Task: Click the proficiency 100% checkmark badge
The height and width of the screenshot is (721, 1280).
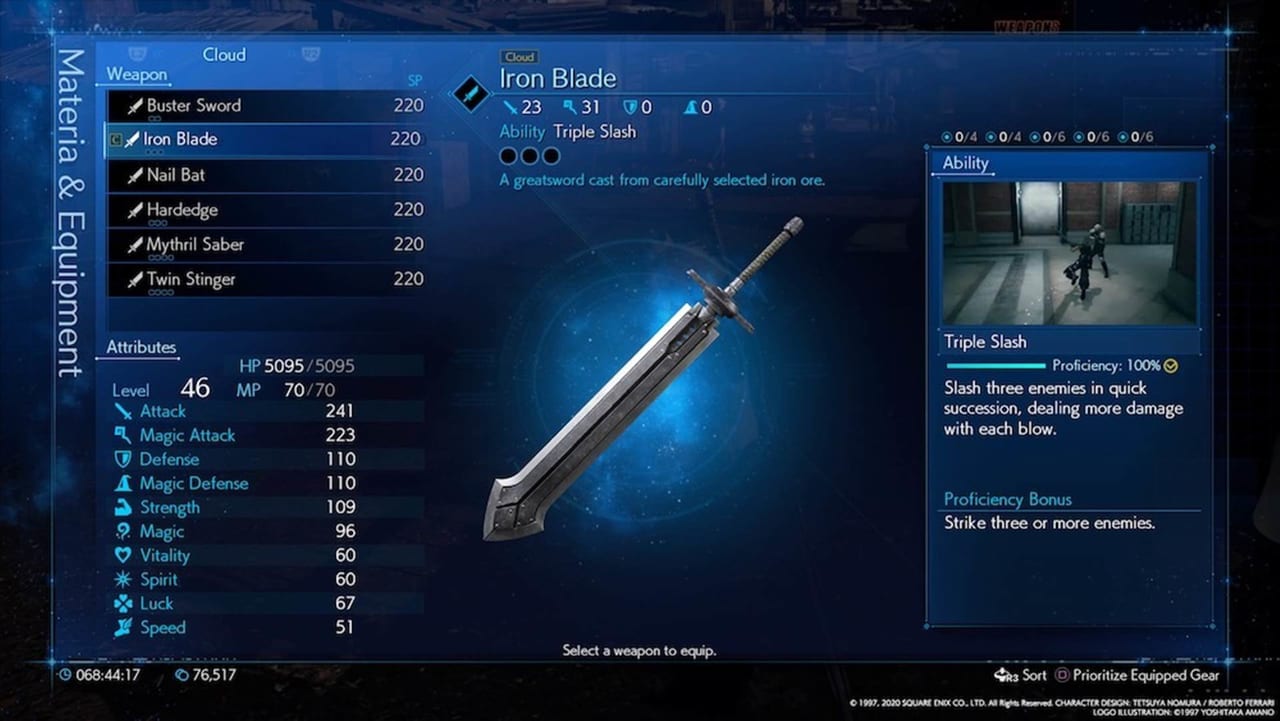Action: pyautogui.click(x=1169, y=366)
